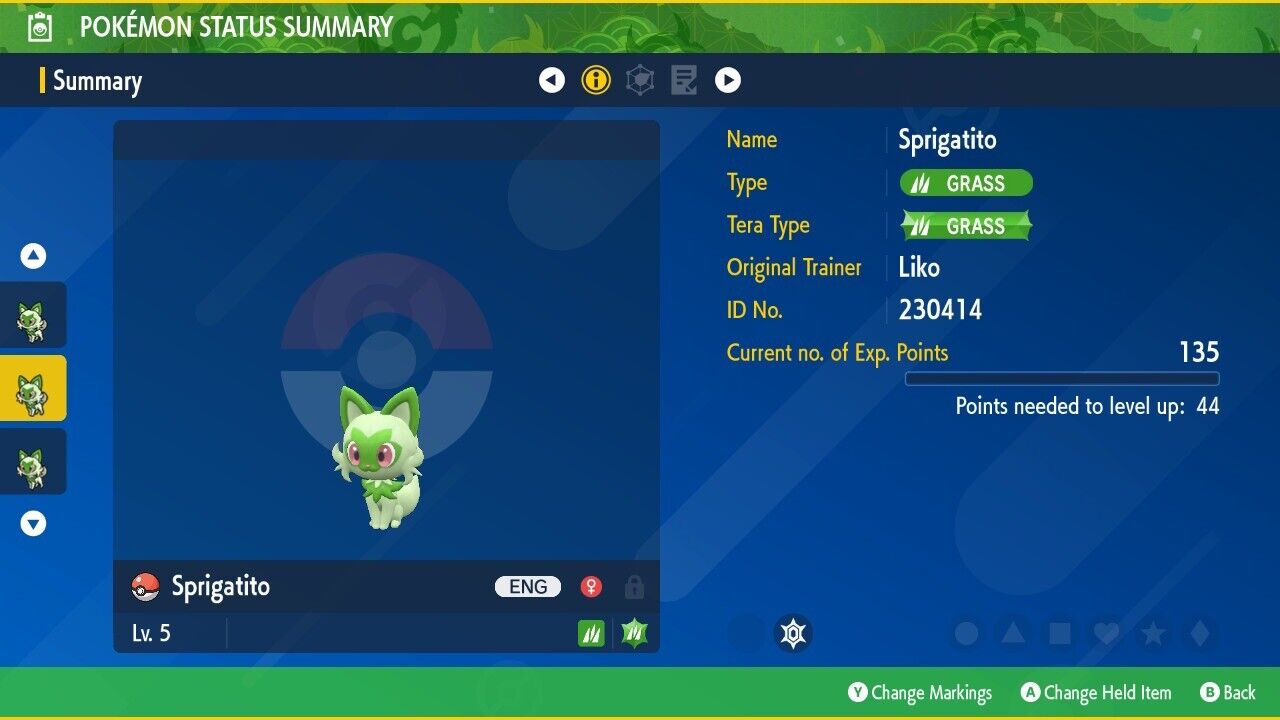Go to the previous summary page arrow

coord(552,80)
